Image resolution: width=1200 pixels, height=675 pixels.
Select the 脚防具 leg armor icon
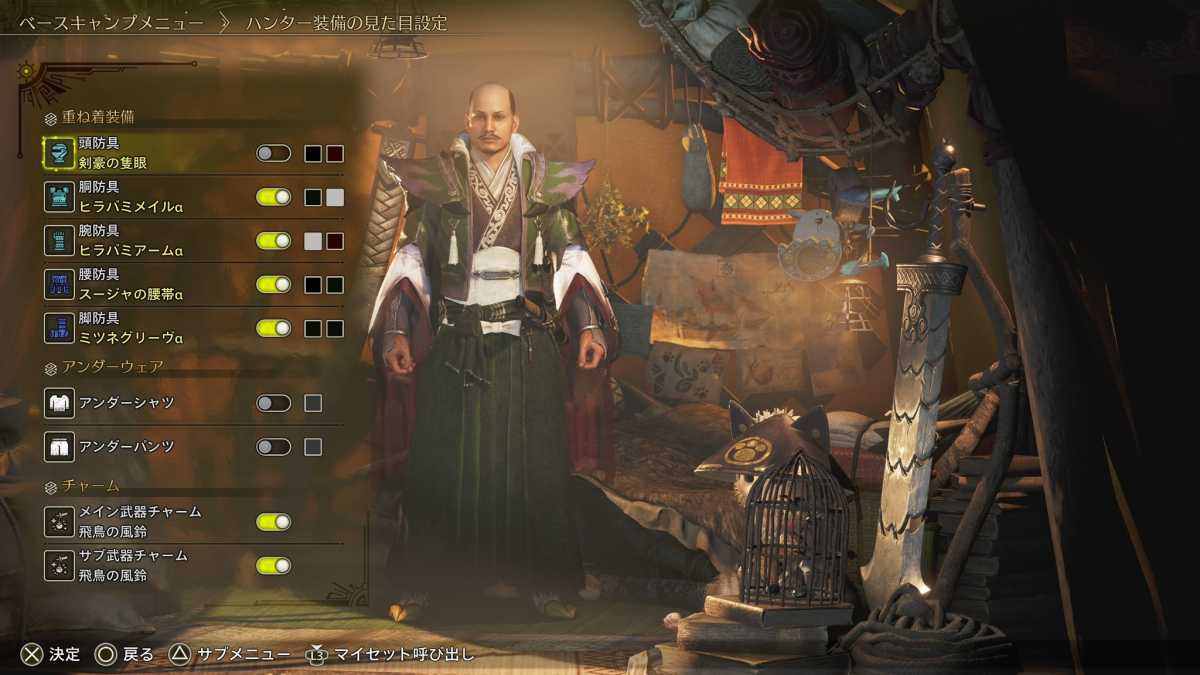[x=60, y=328]
